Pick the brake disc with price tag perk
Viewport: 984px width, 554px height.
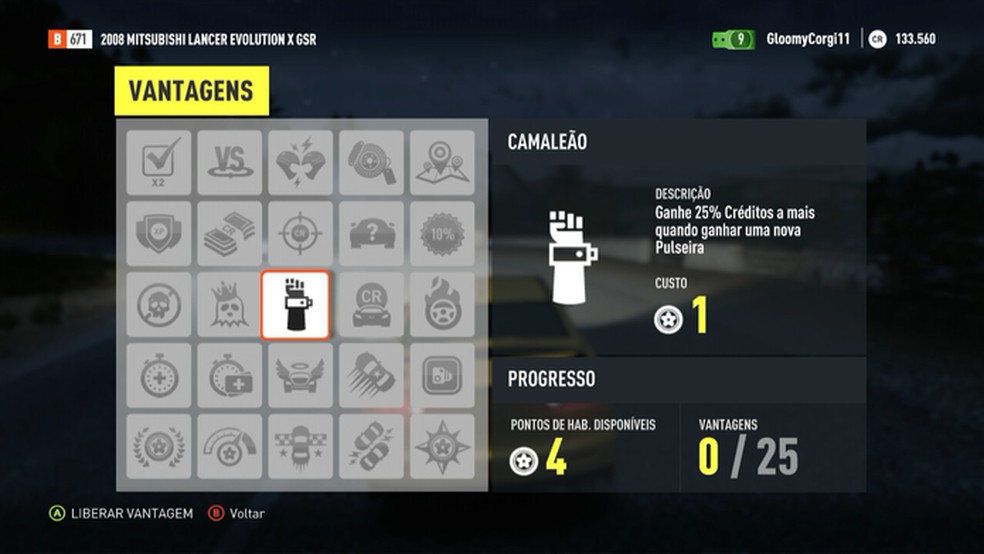tap(371, 162)
